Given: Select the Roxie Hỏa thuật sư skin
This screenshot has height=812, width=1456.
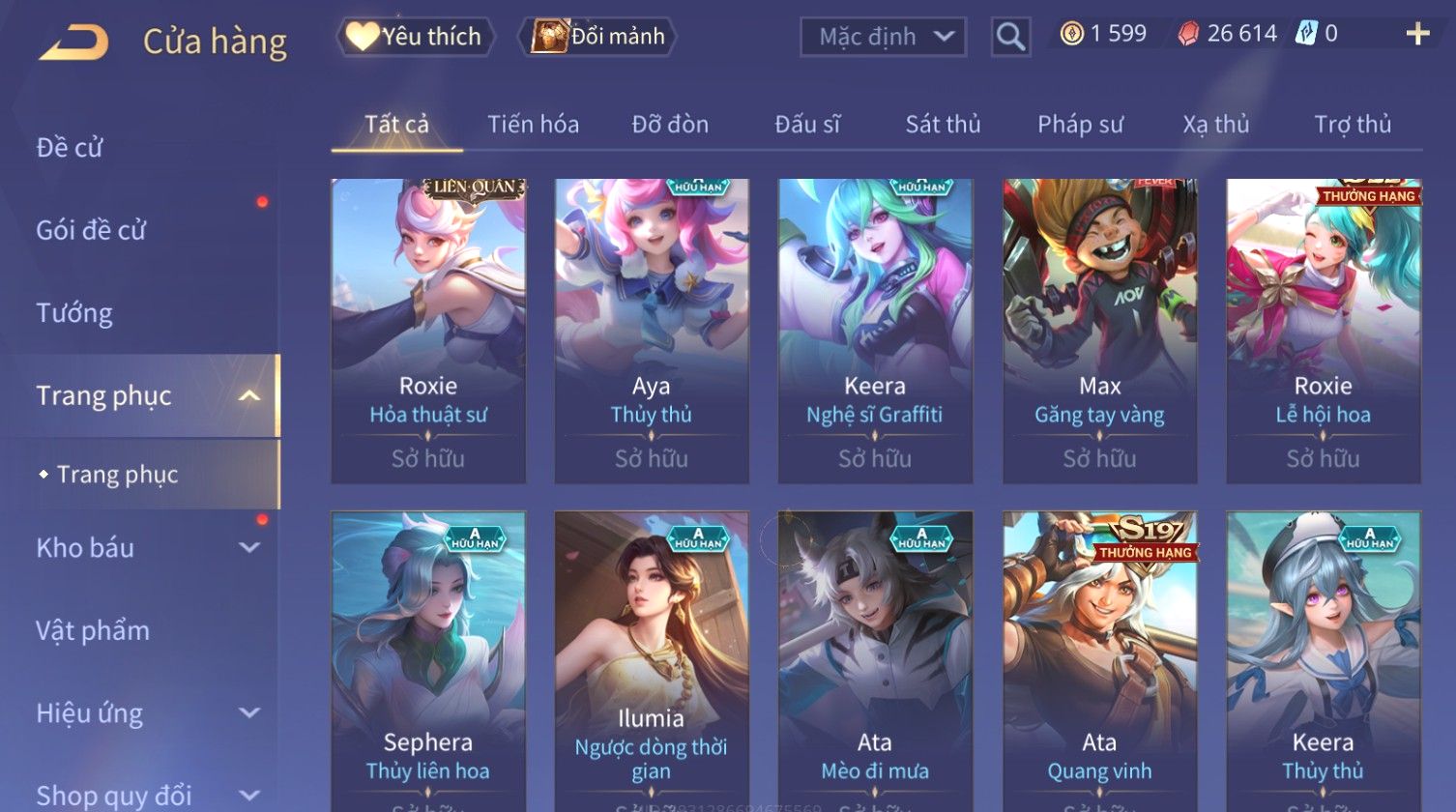Looking at the screenshot, I should pyautogui.click(x=428, y=329).
